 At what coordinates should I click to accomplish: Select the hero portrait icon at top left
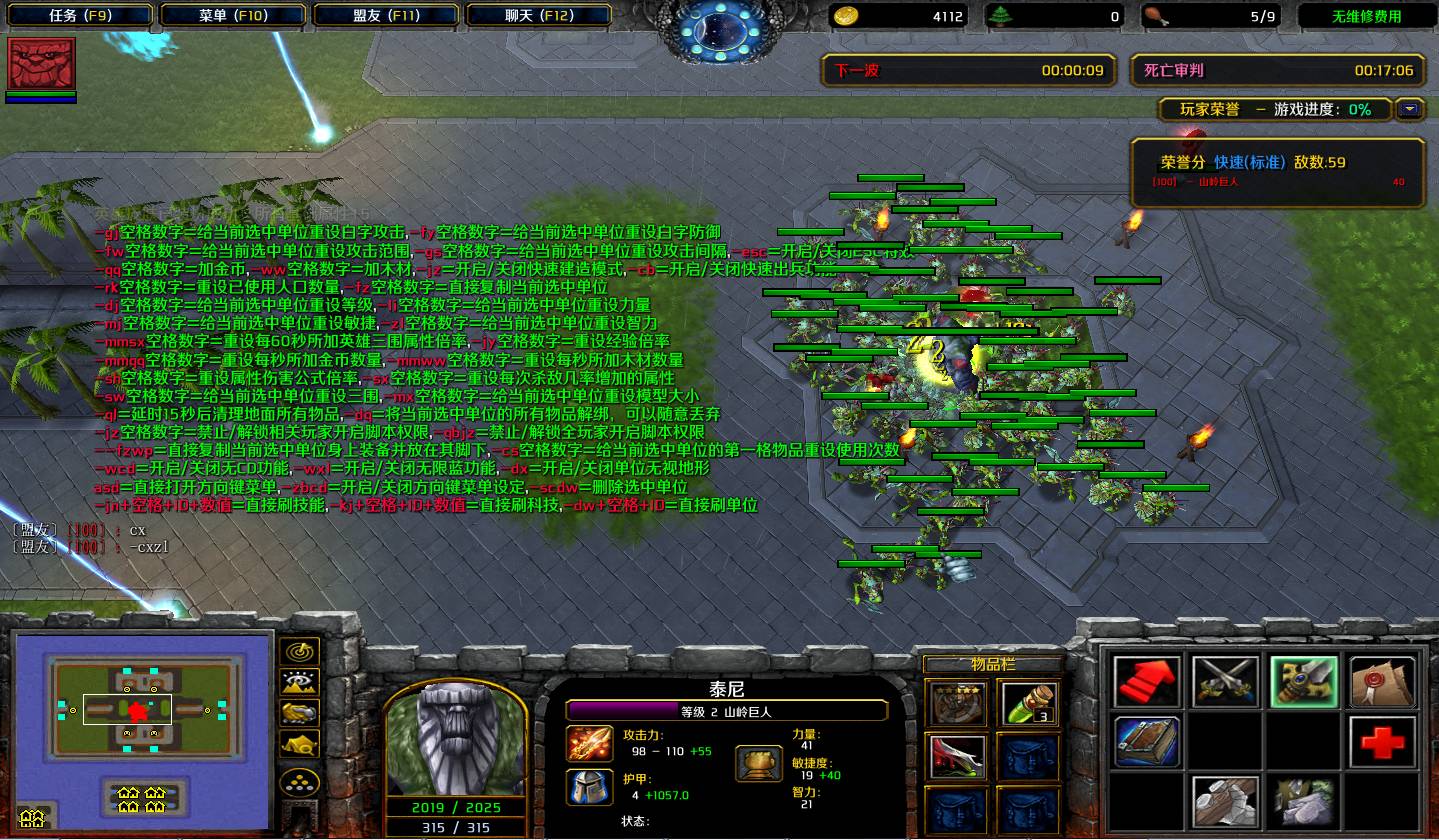[x=42, y=65]
